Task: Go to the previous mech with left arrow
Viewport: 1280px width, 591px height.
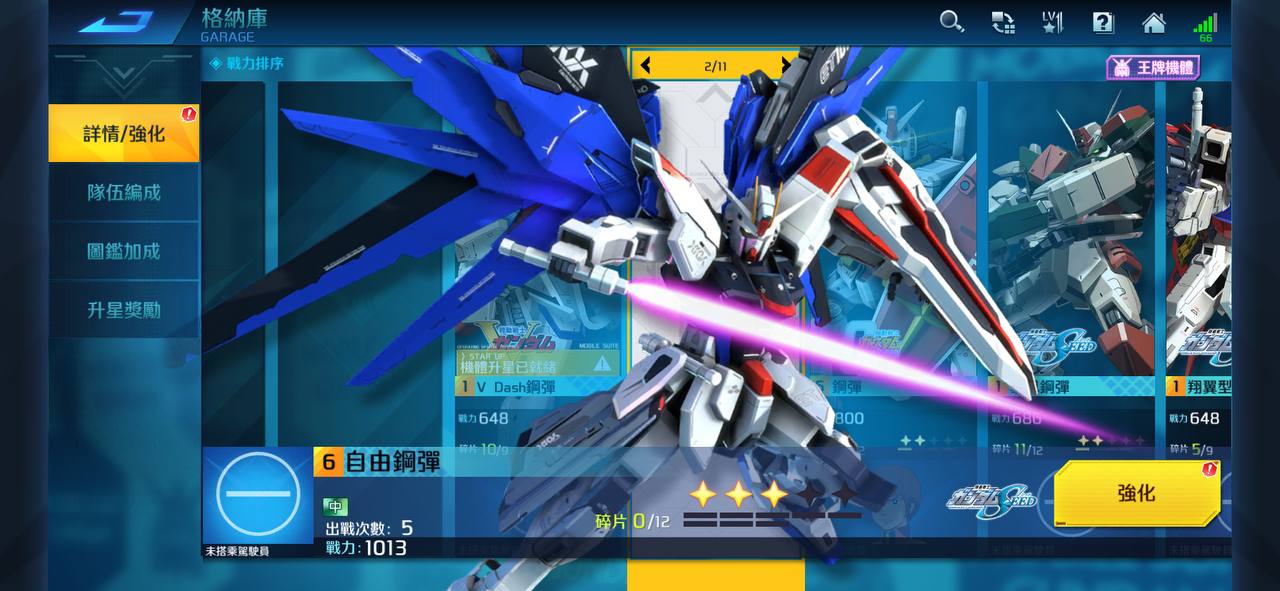Action: coord(646,66)
